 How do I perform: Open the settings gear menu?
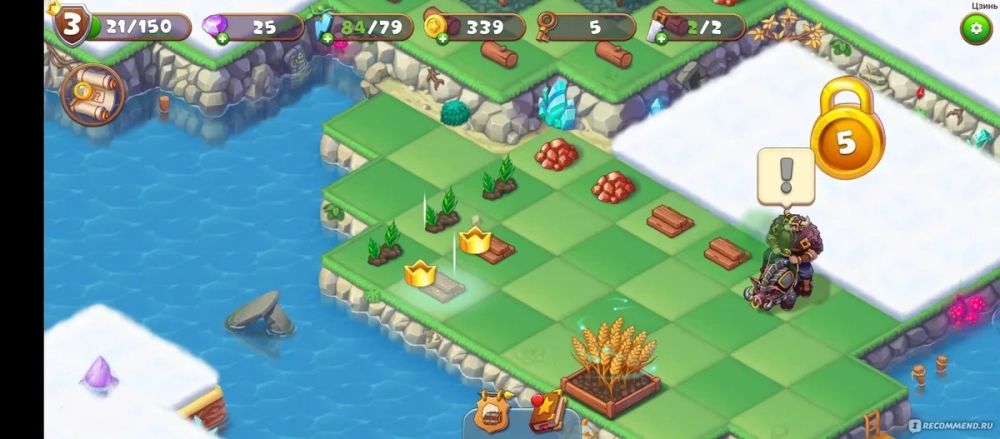(976, 29)
